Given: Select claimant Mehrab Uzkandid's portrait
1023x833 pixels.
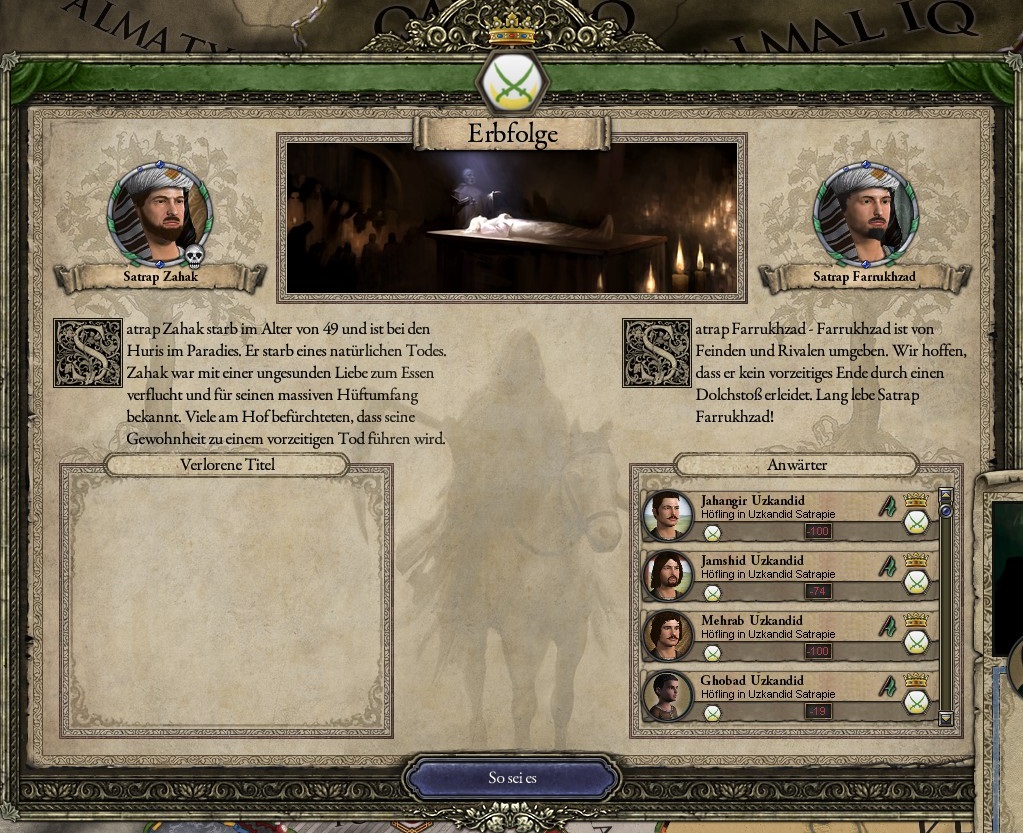Looking at the screenshot, I should 667,635.
